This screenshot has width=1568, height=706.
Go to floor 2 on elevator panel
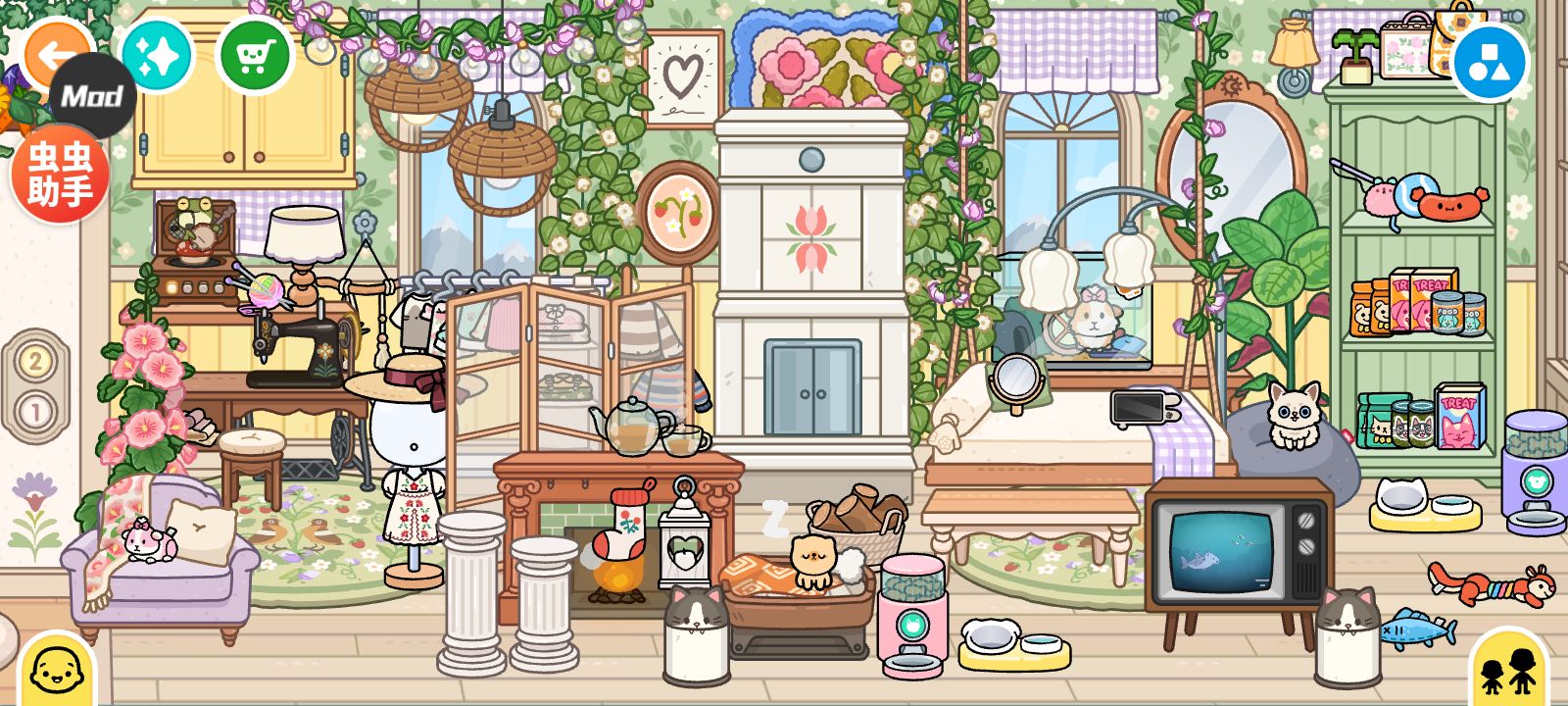click(x=35, y=362)
